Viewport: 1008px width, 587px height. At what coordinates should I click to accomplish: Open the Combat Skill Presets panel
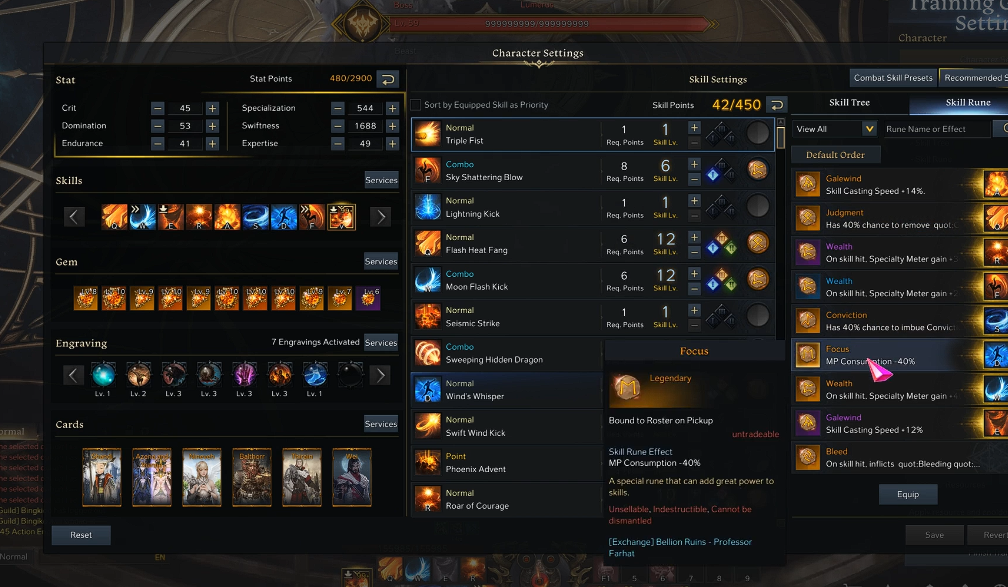[893, 78]
